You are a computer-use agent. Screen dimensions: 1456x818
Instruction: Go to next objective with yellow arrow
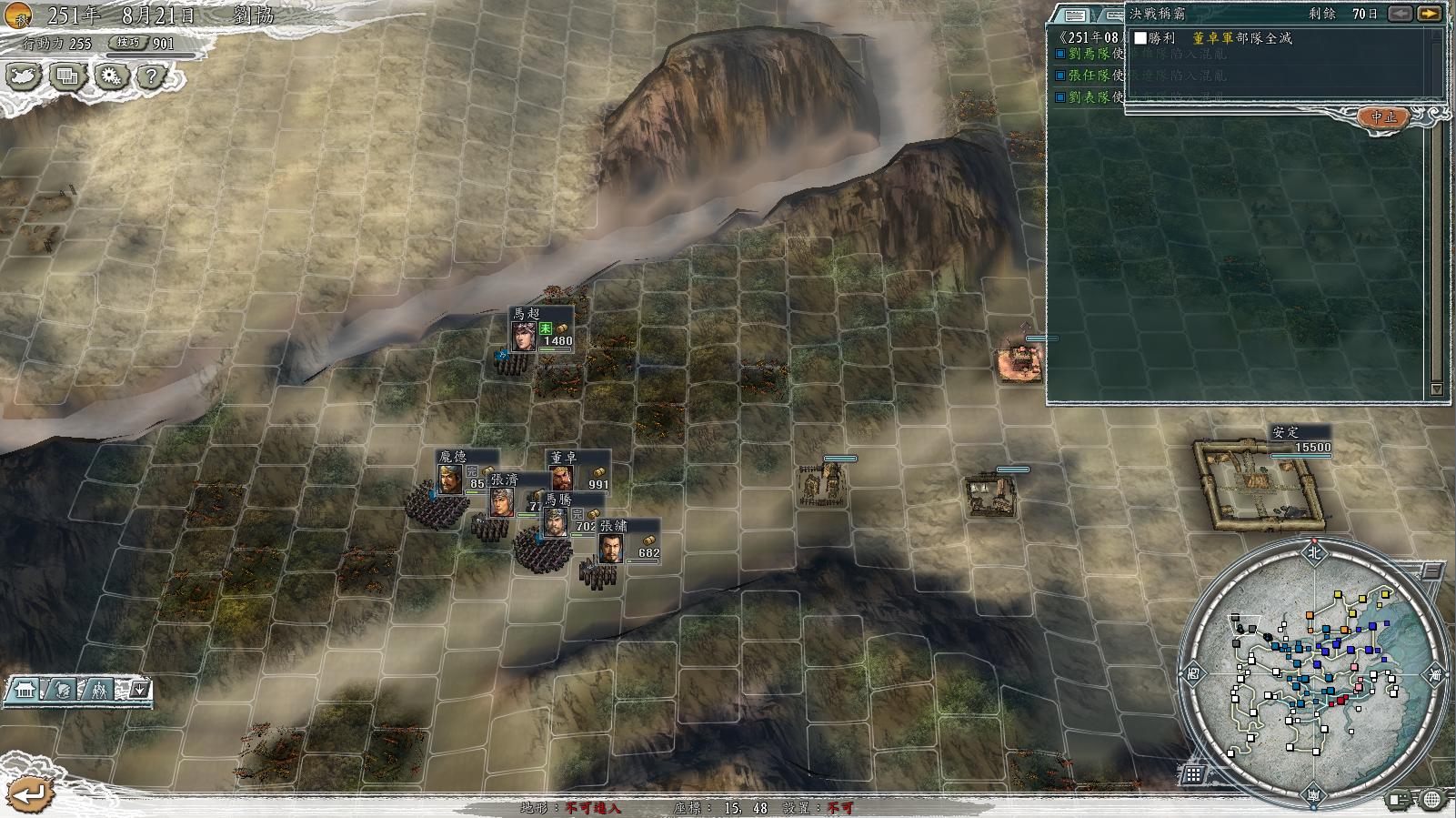[x=1429, y=14]
